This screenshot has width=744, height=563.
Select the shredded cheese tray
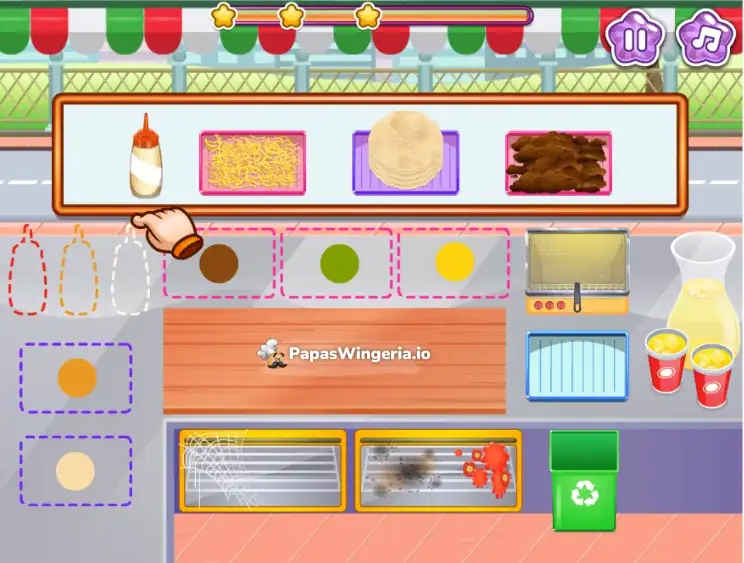click(252, 162)
